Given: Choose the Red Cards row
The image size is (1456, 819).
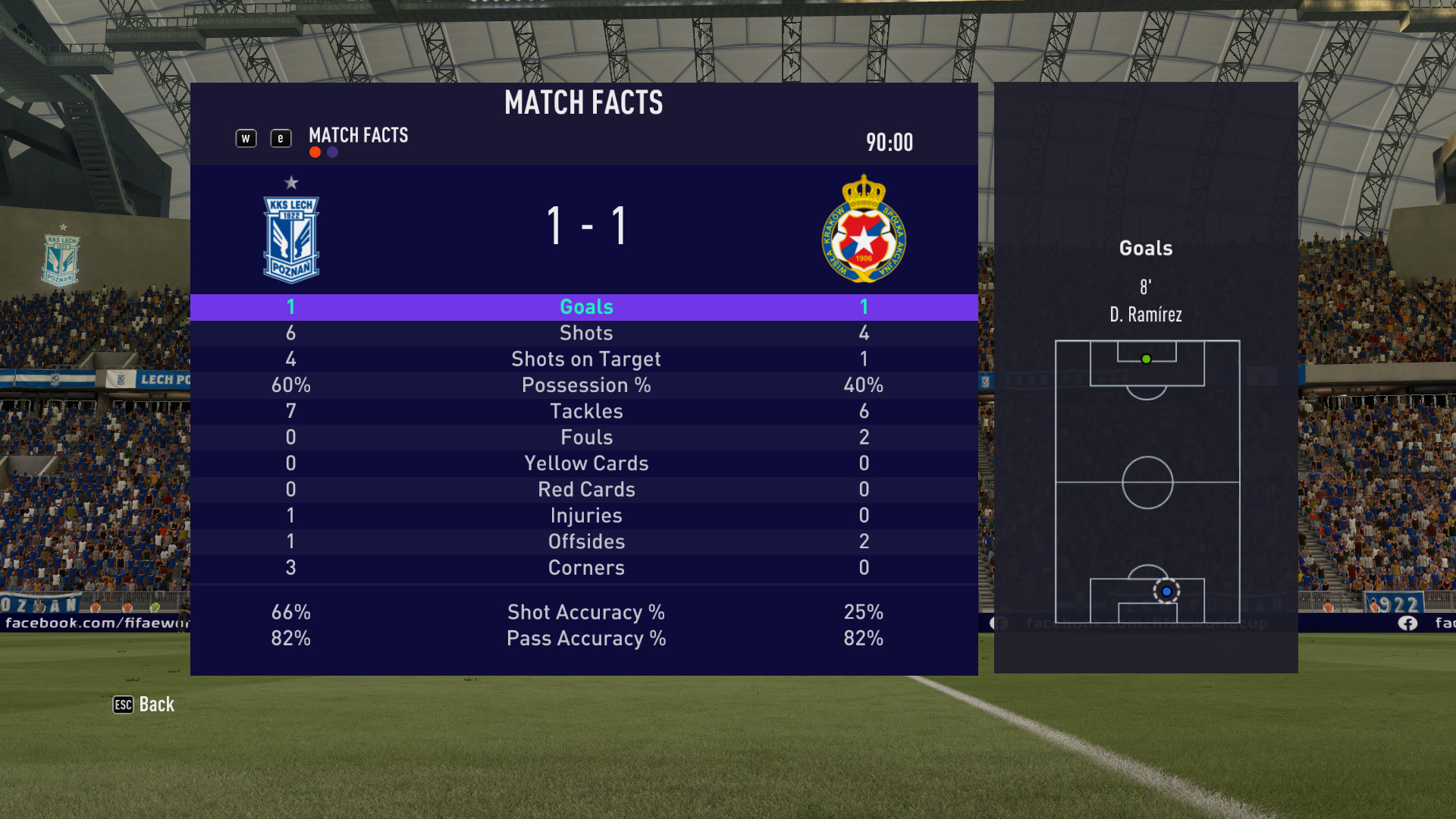Looking at the screenshot, I should pyautogui.click(x=585, y=489).
